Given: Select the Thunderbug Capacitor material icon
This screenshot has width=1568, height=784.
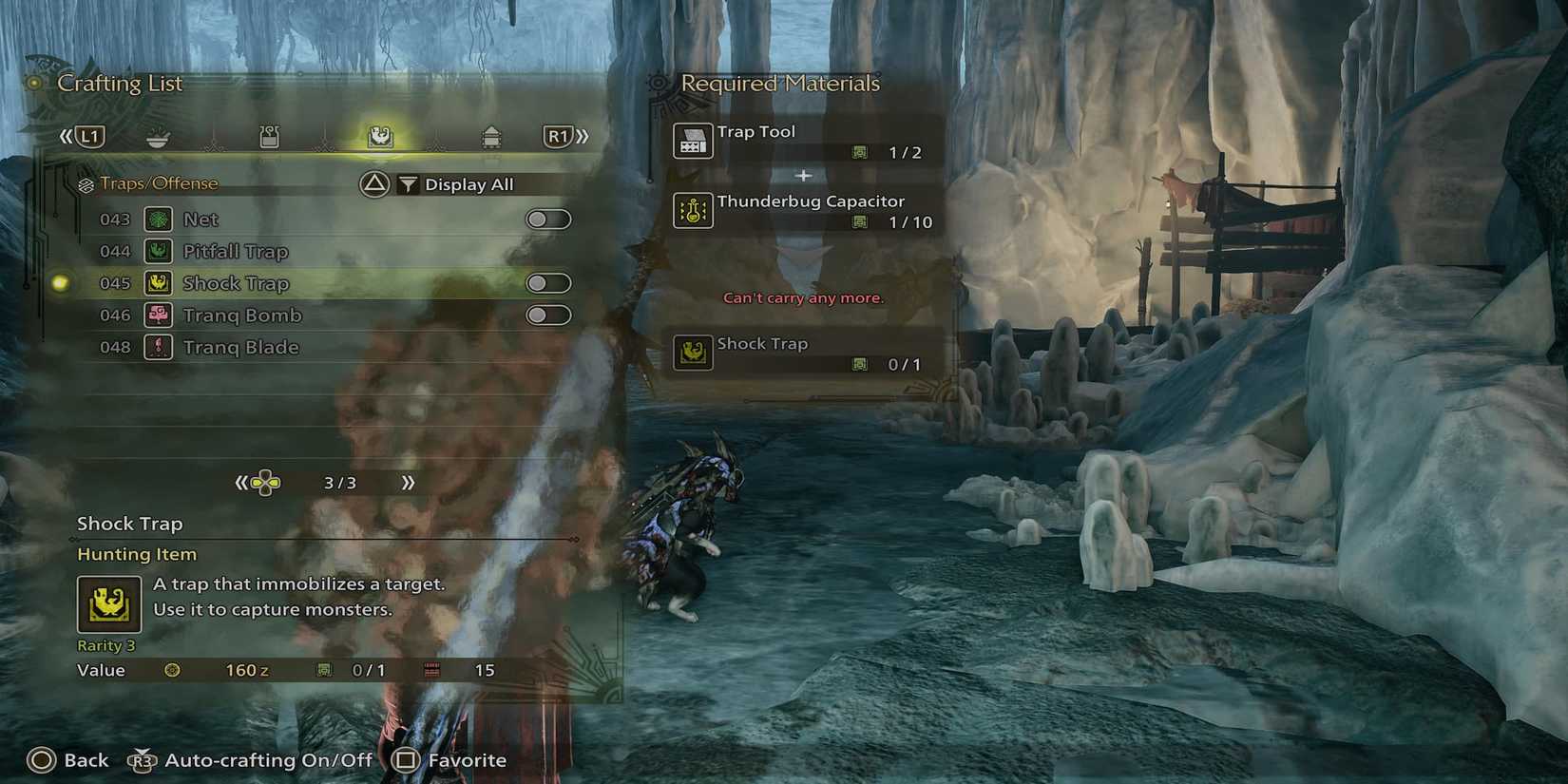Looking at the screenshot, I should pos(693,211).
